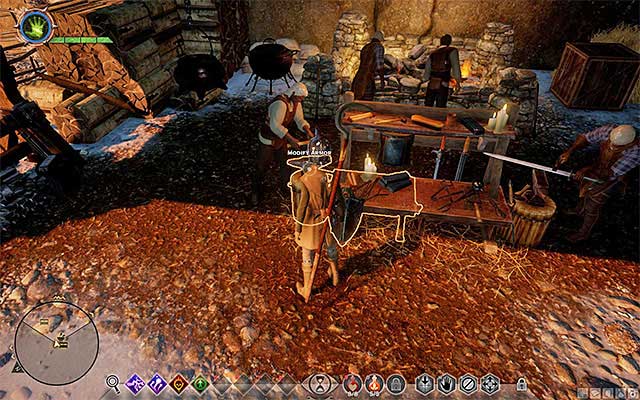Image resolution: width=640 pixels, height=400 pixels.
Task: Select the orange potion slot
Action: (x=374, y=383)
